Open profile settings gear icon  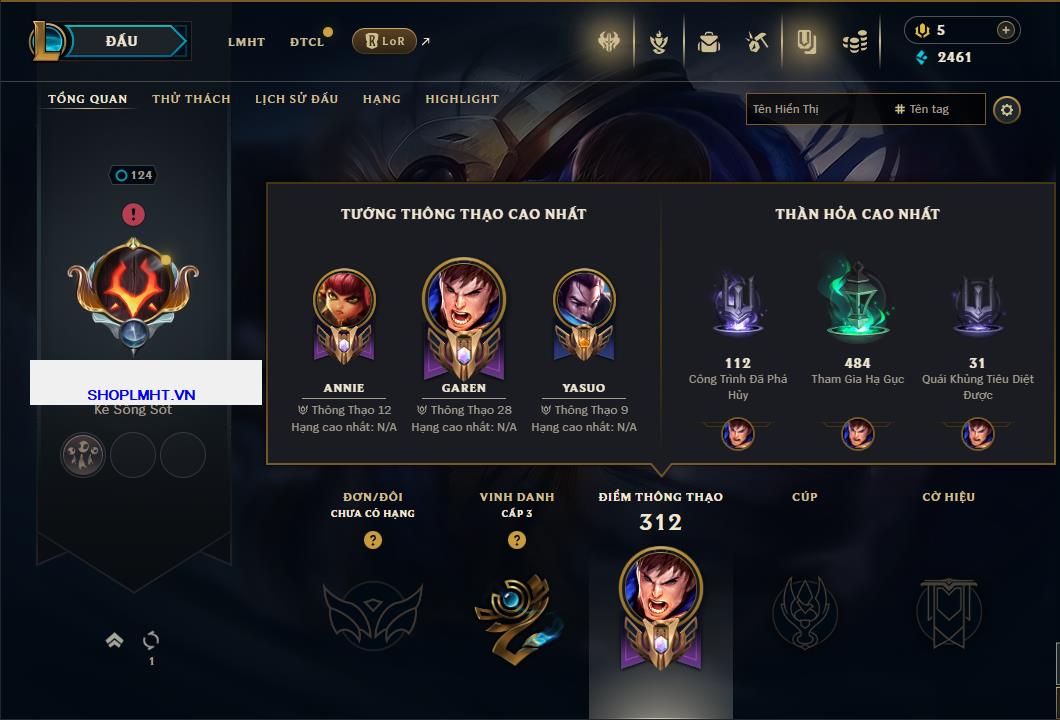1007,109
